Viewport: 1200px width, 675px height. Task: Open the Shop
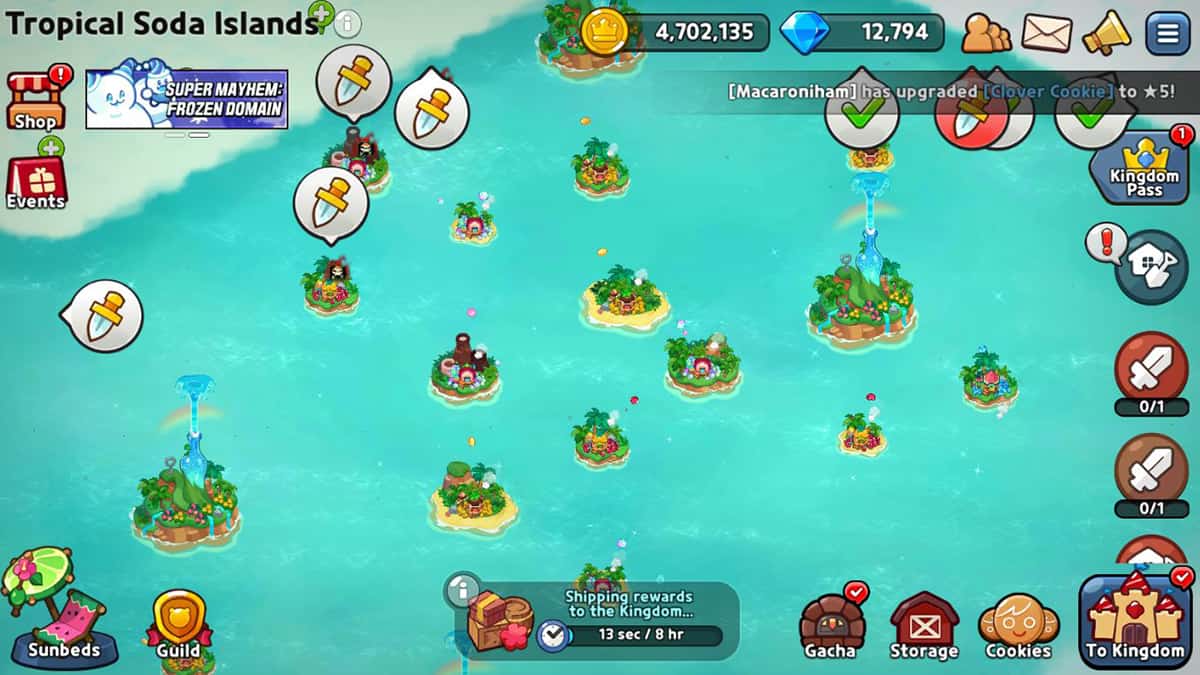click(35, 100)
